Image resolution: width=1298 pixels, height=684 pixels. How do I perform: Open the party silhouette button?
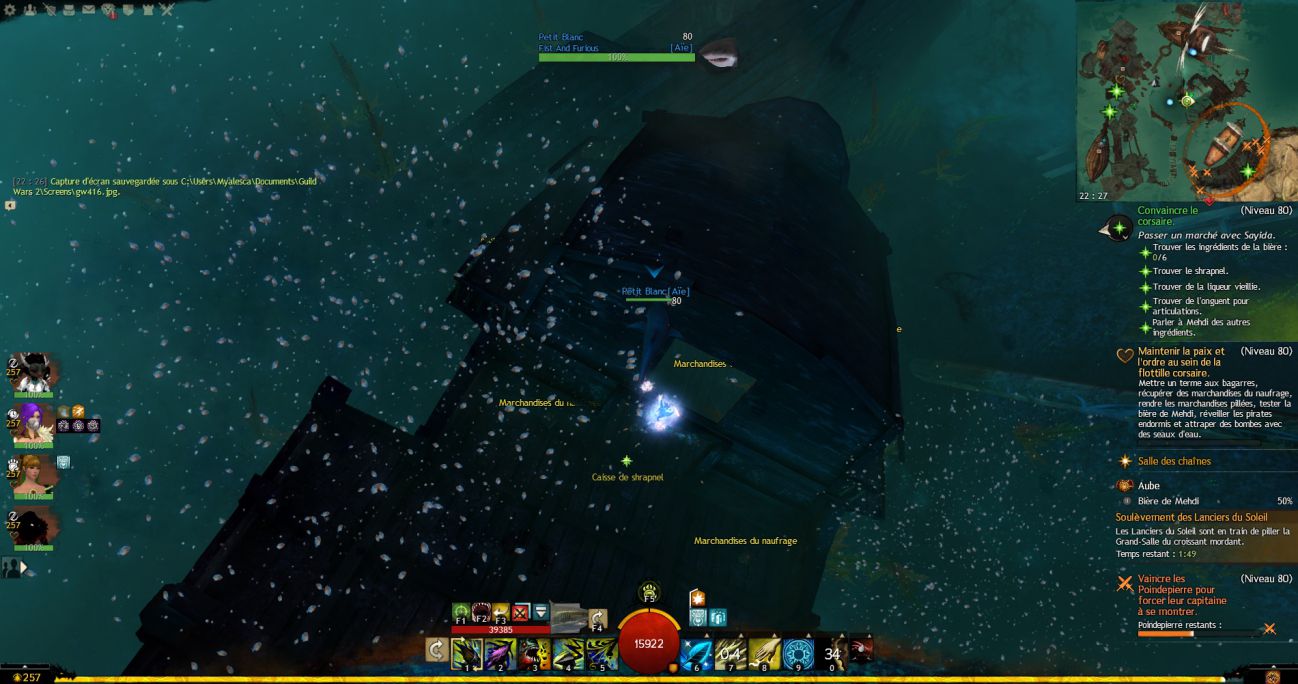tap(12, 567)
